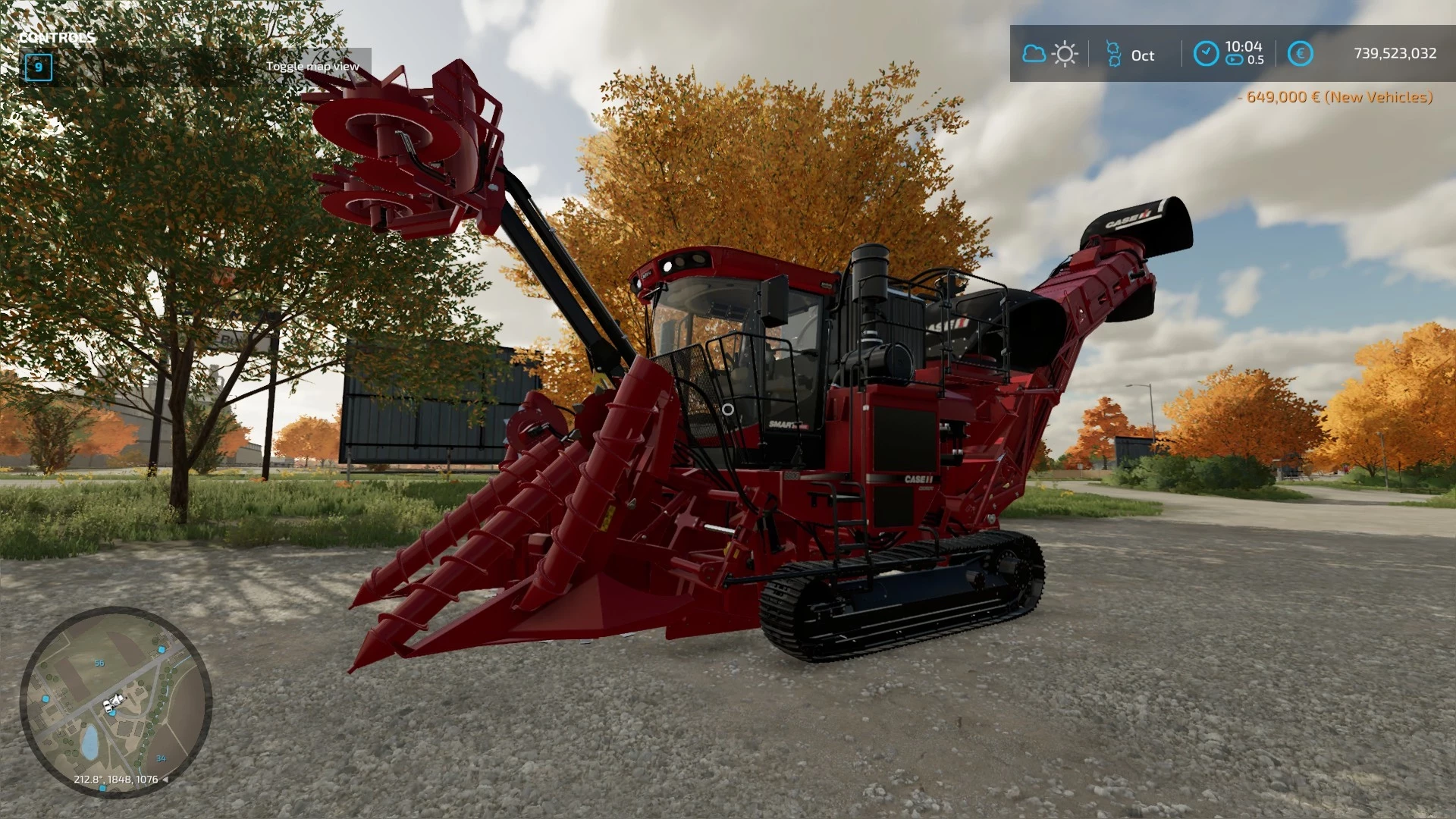Click the blue euro currency icon
The image size is (1456, 819).
[x=1300, y=54]
